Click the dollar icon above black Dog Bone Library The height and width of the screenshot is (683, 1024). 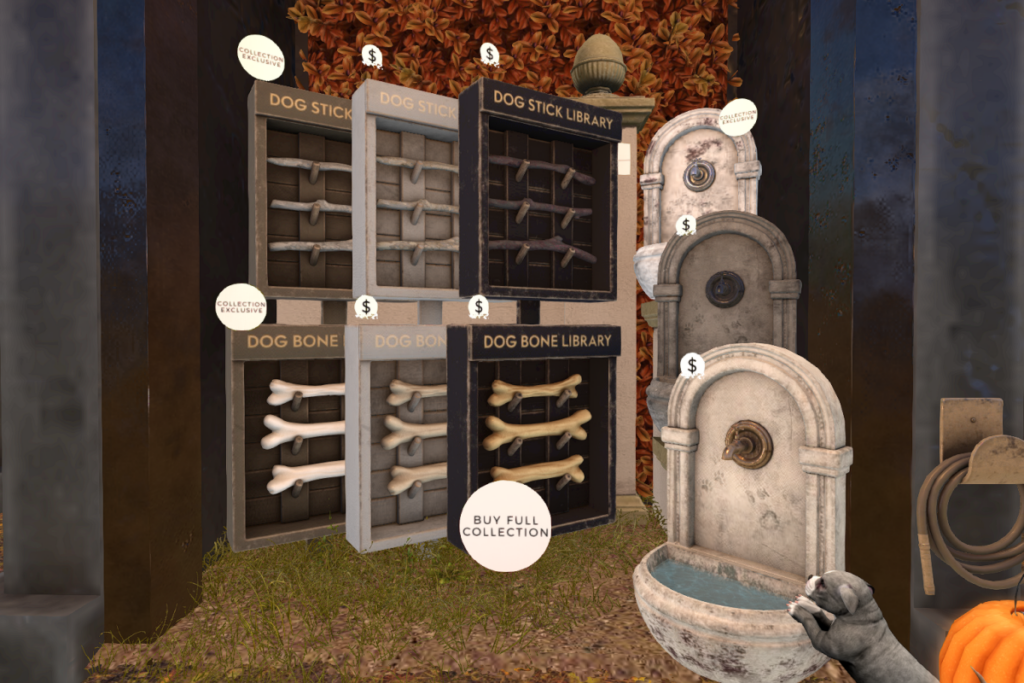coord(479,307)
